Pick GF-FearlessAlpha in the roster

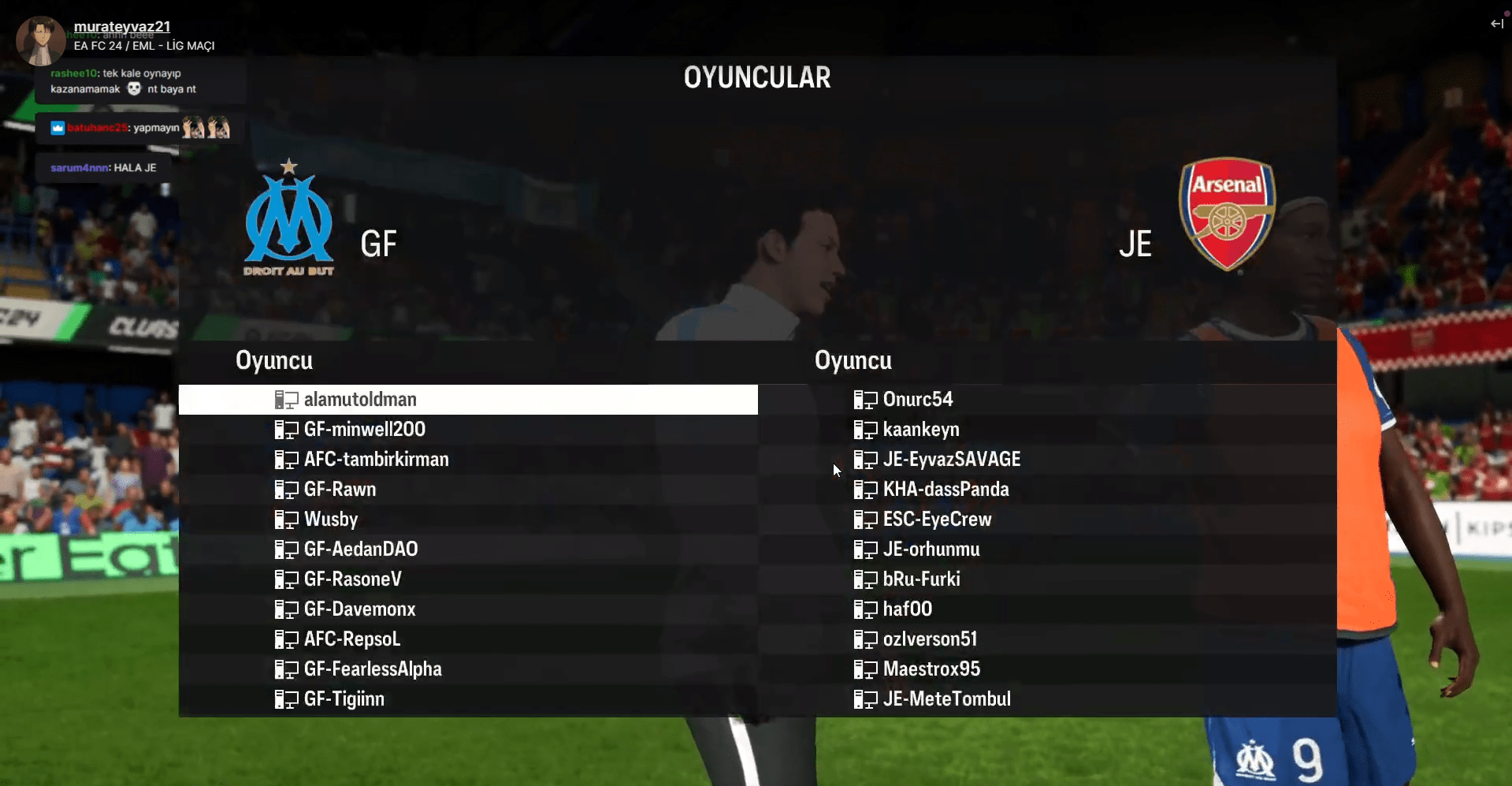[x=373, y=669]
